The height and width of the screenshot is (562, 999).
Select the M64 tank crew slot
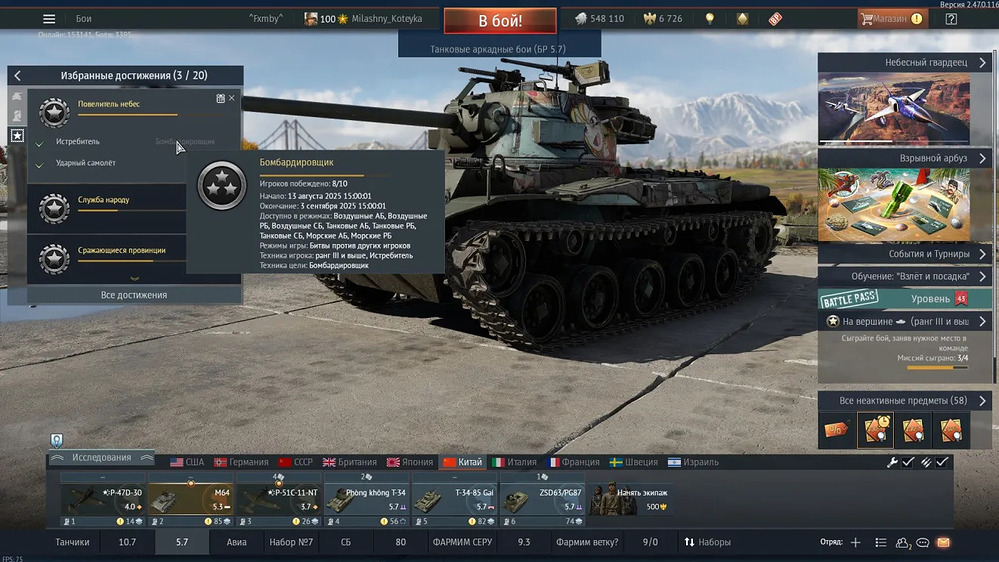point(192,501)
